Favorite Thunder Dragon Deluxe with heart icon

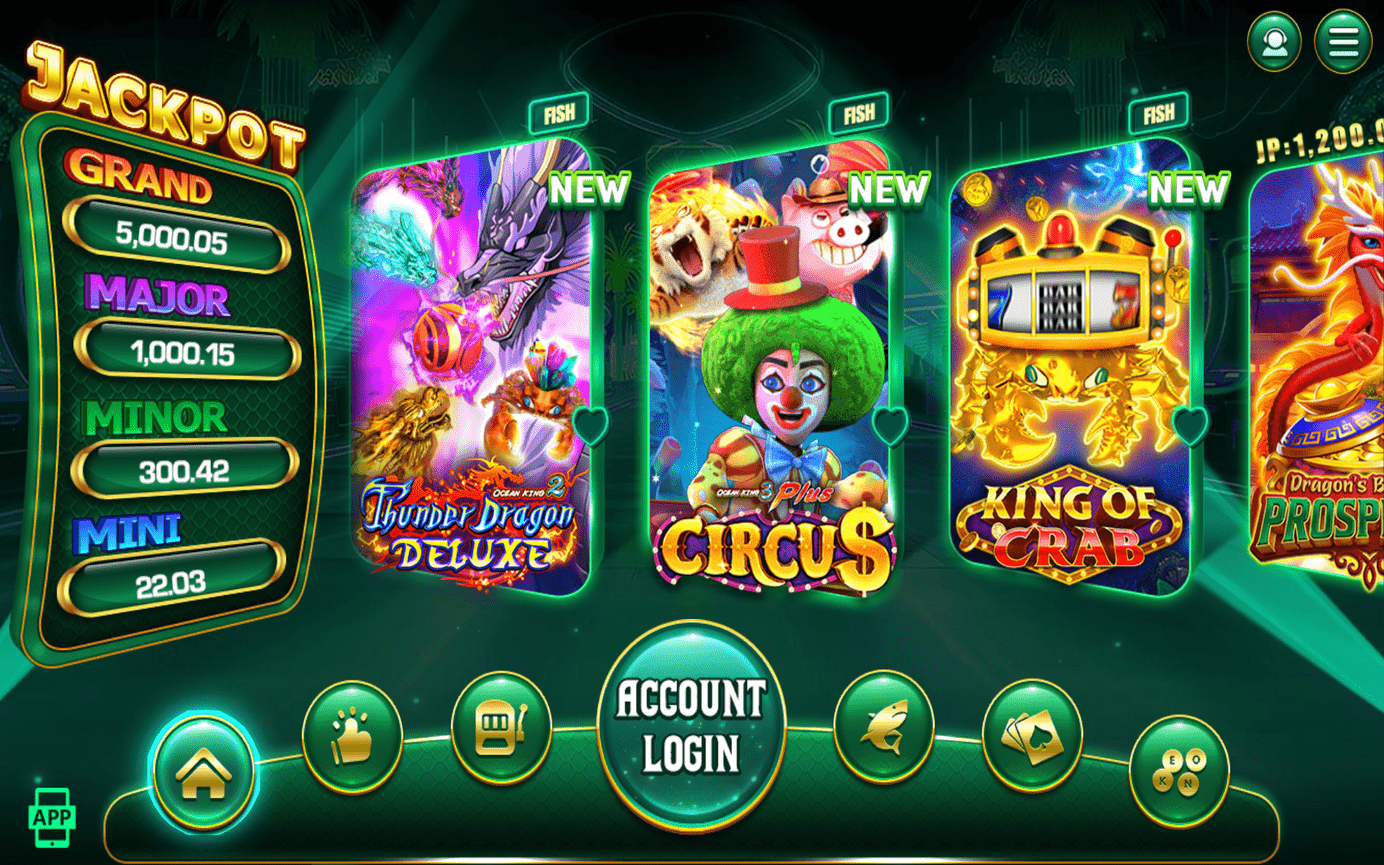click(x=589, y=426)
